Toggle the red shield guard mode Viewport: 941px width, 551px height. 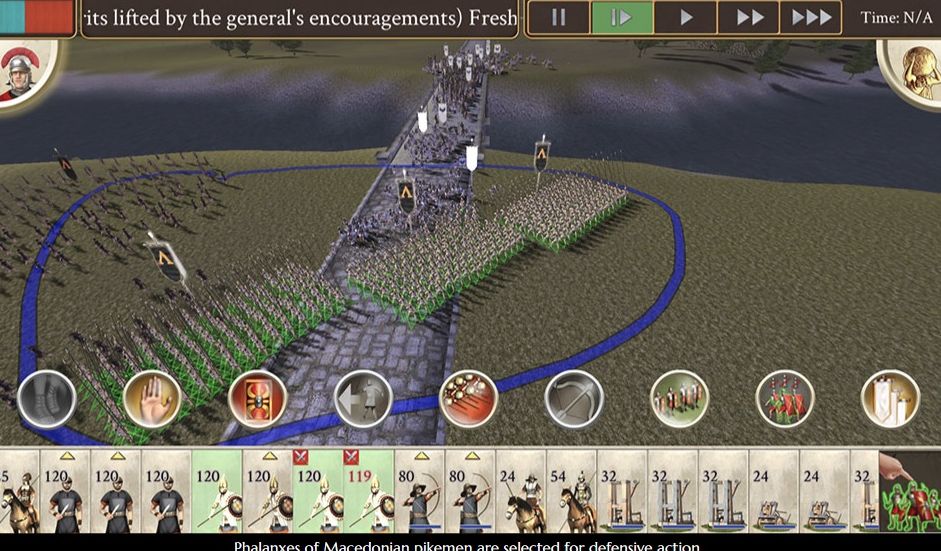click(x=257, y=398)
